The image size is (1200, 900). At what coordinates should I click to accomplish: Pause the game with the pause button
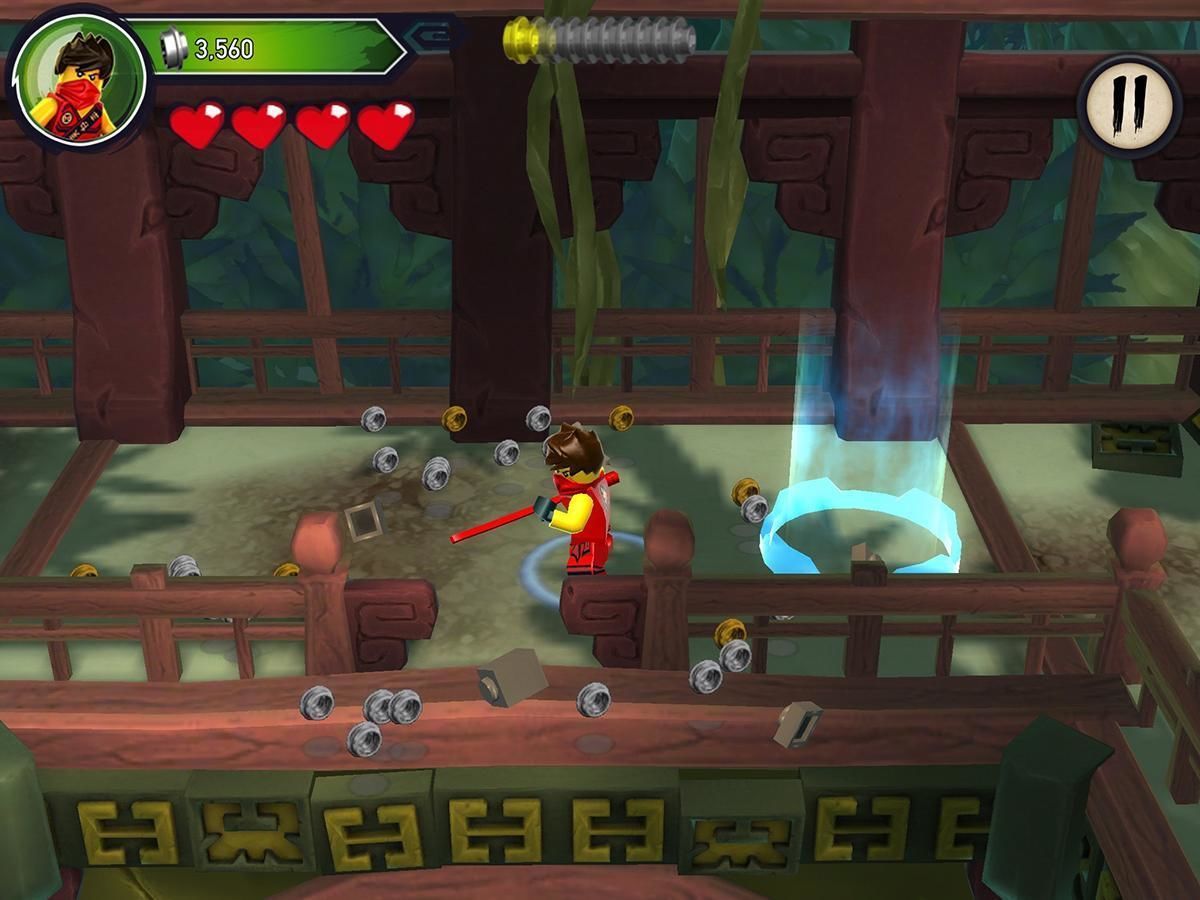coord(1130,105)
